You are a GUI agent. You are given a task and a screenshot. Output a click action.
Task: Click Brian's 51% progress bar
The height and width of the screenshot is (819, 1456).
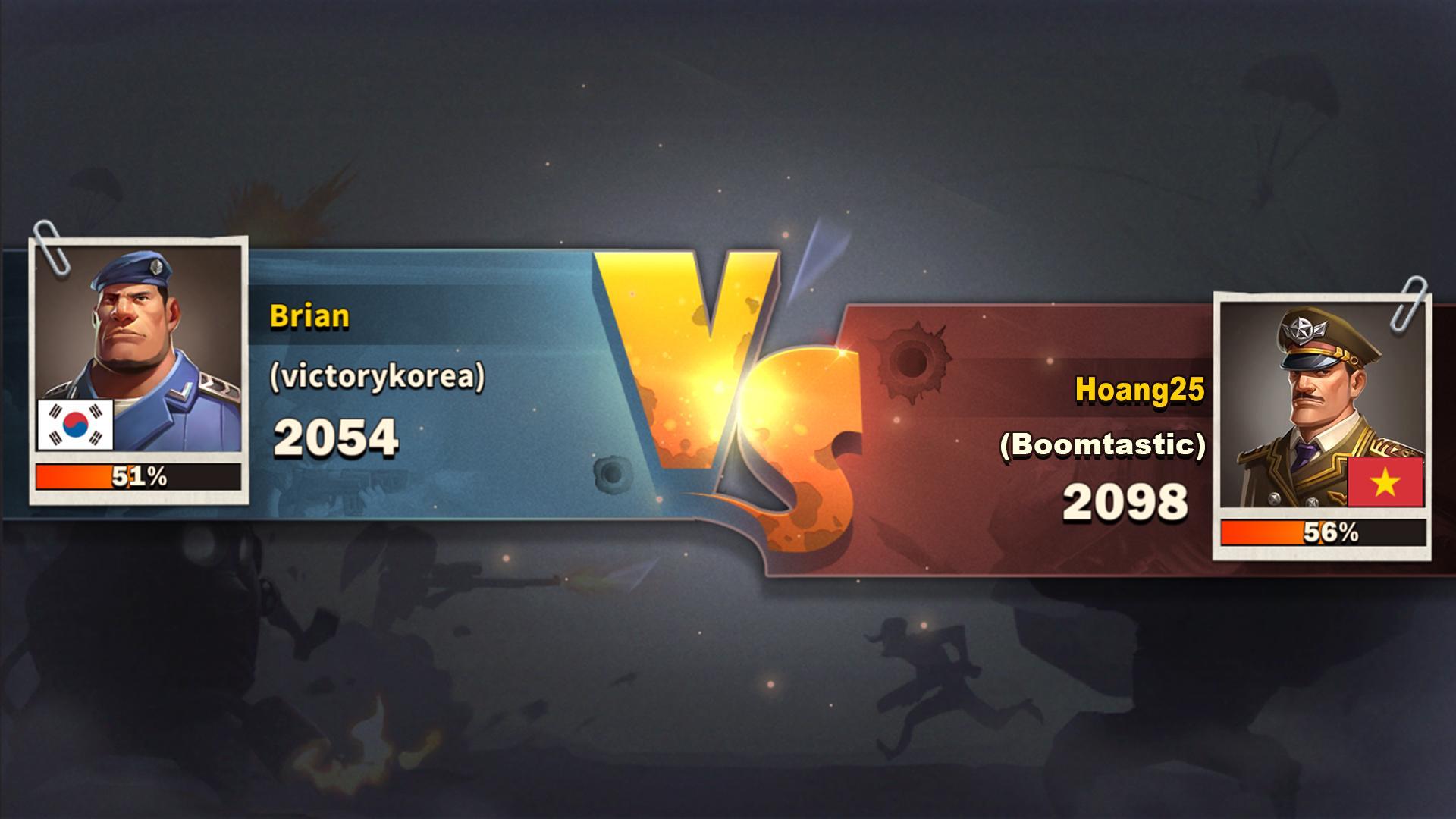[139, 477]
